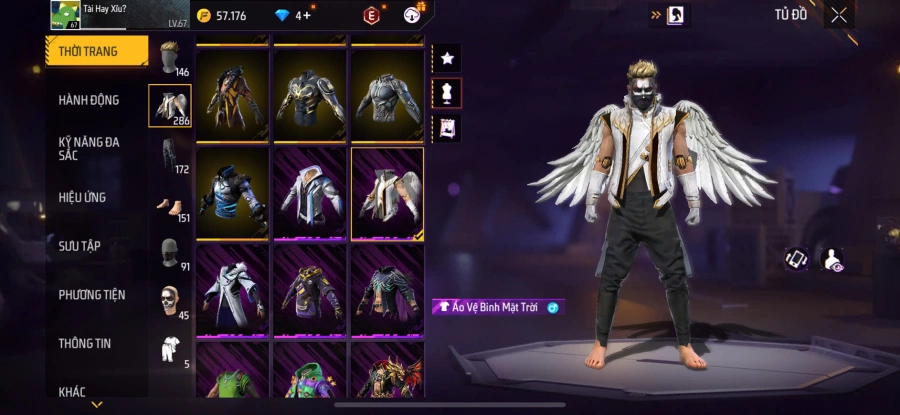Tap the gold coin balance
Viewport: 900px width, 415px height.
tap(222, 16)
